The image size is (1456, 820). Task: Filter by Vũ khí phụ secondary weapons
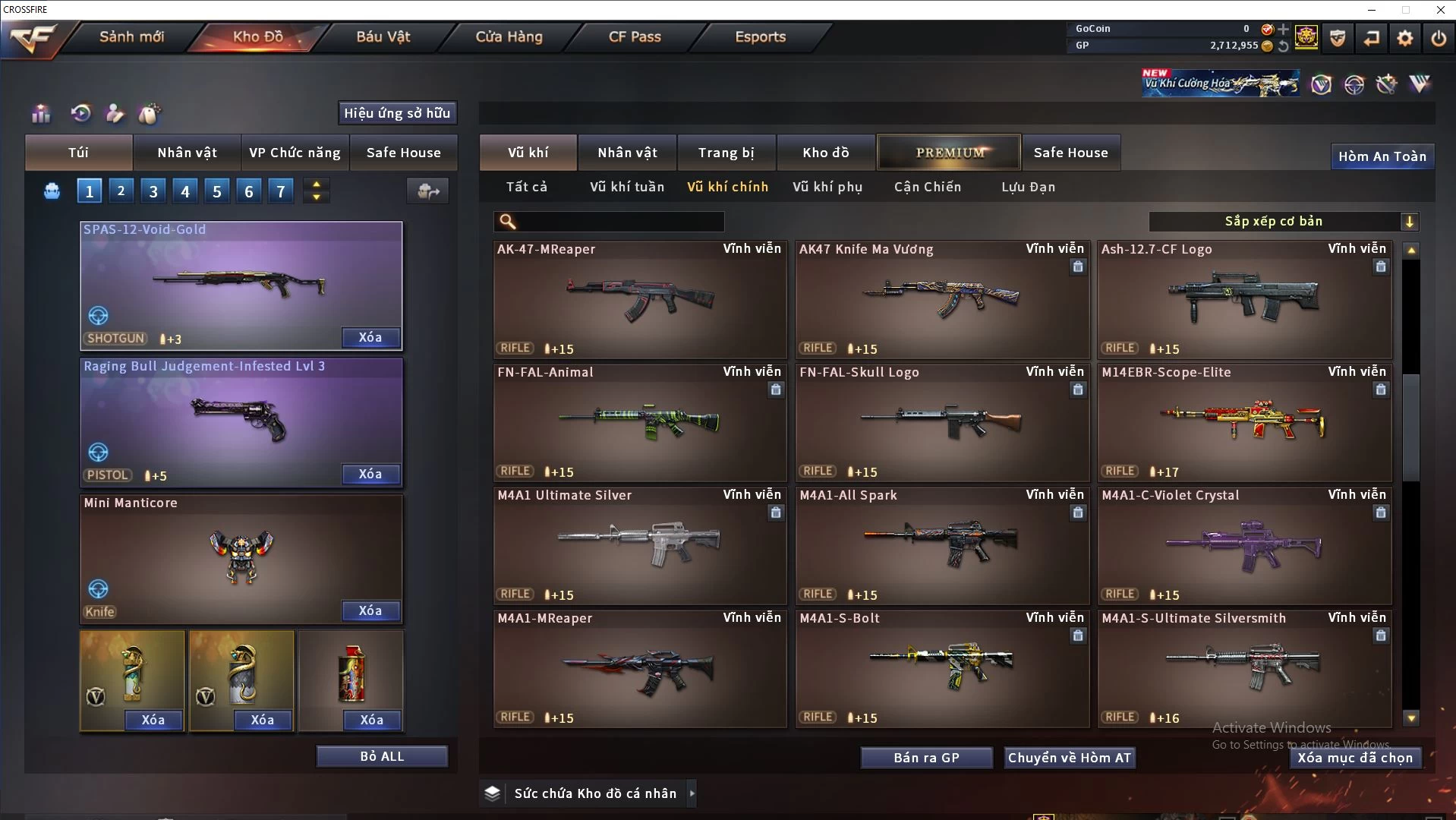pyautogui.click(x=827, y=187)
